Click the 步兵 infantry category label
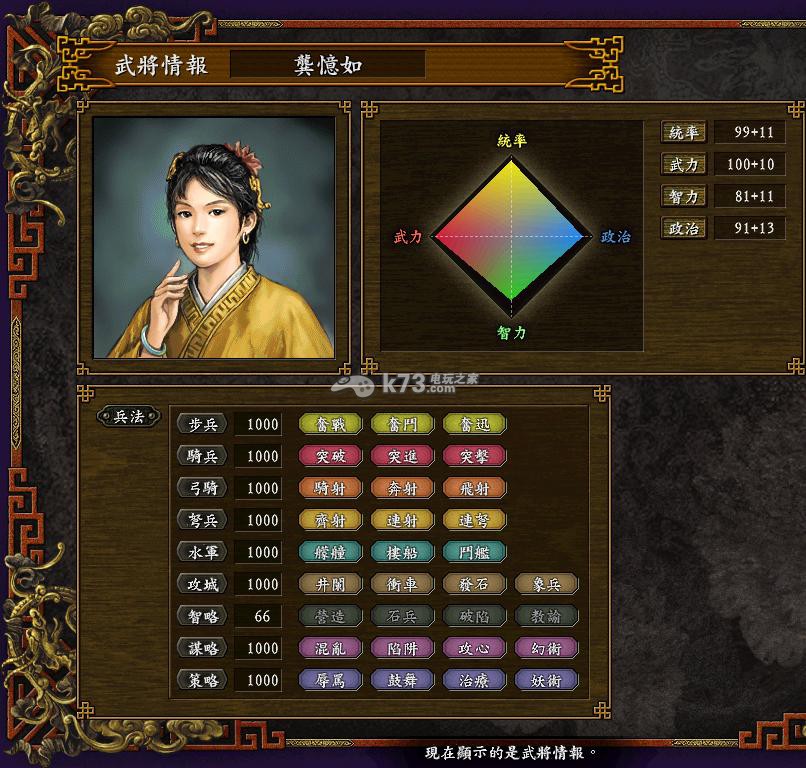Image resolution: width=806 pixels, height=768 pixels. point(202,424)
